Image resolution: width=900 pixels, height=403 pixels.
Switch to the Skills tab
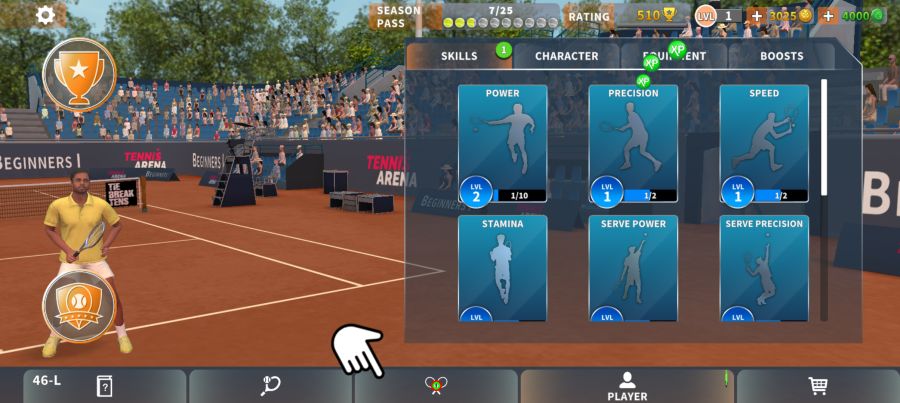pos(459,56)
